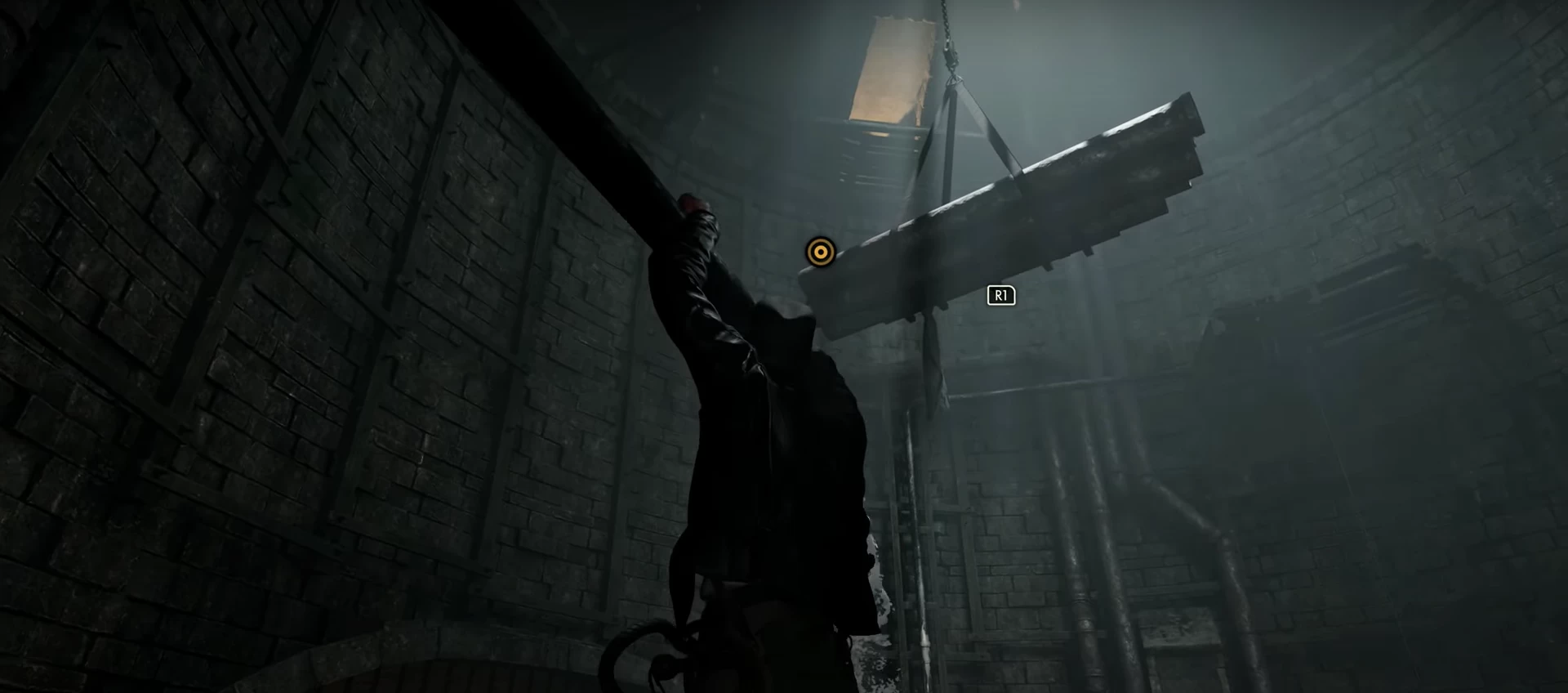Select the golden circular grapple target marker
This screenshot has height=693, width=1568.
[x=820, y=253]
